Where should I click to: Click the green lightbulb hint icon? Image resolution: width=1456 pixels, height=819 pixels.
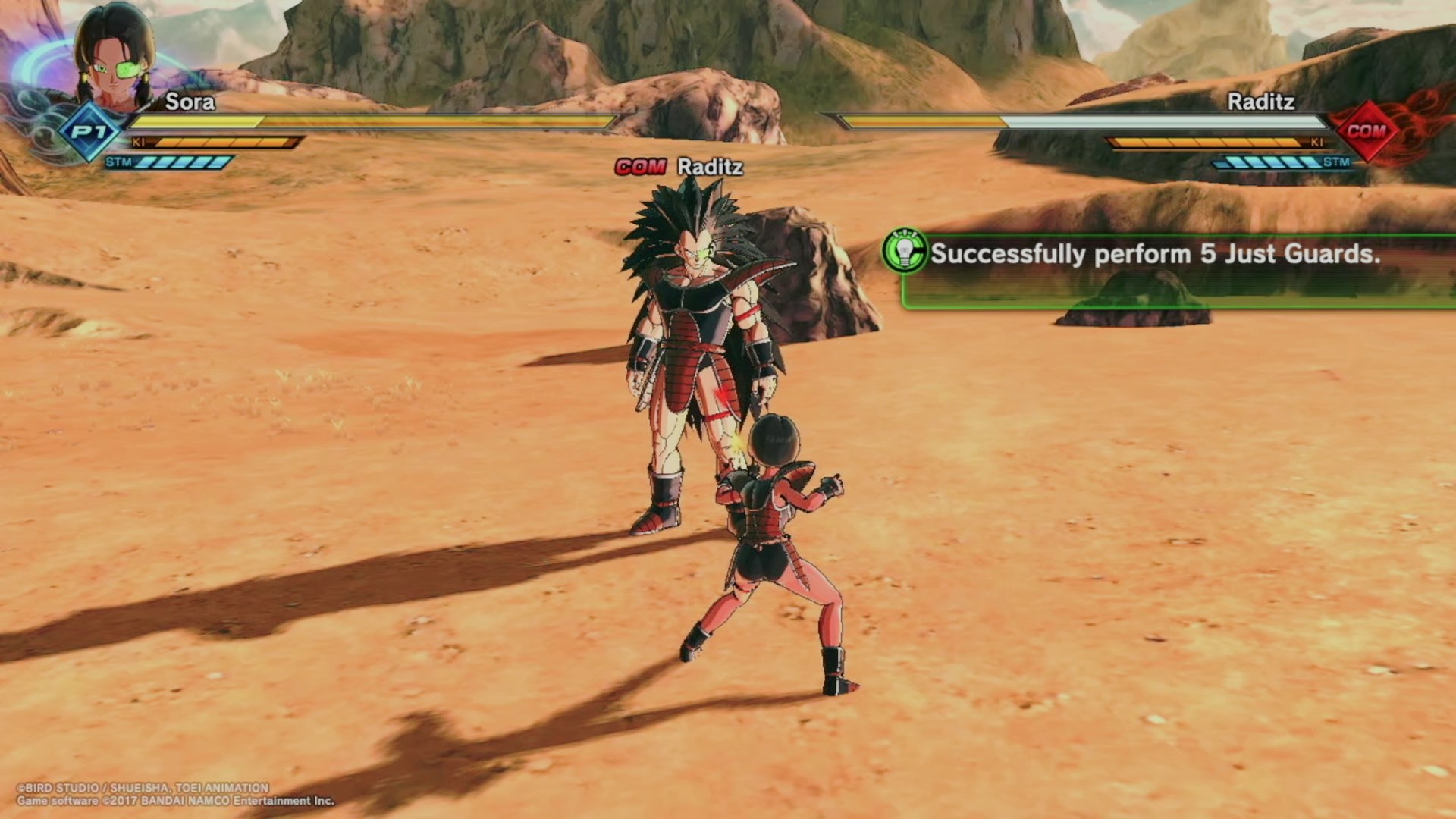tap(905, 253)
